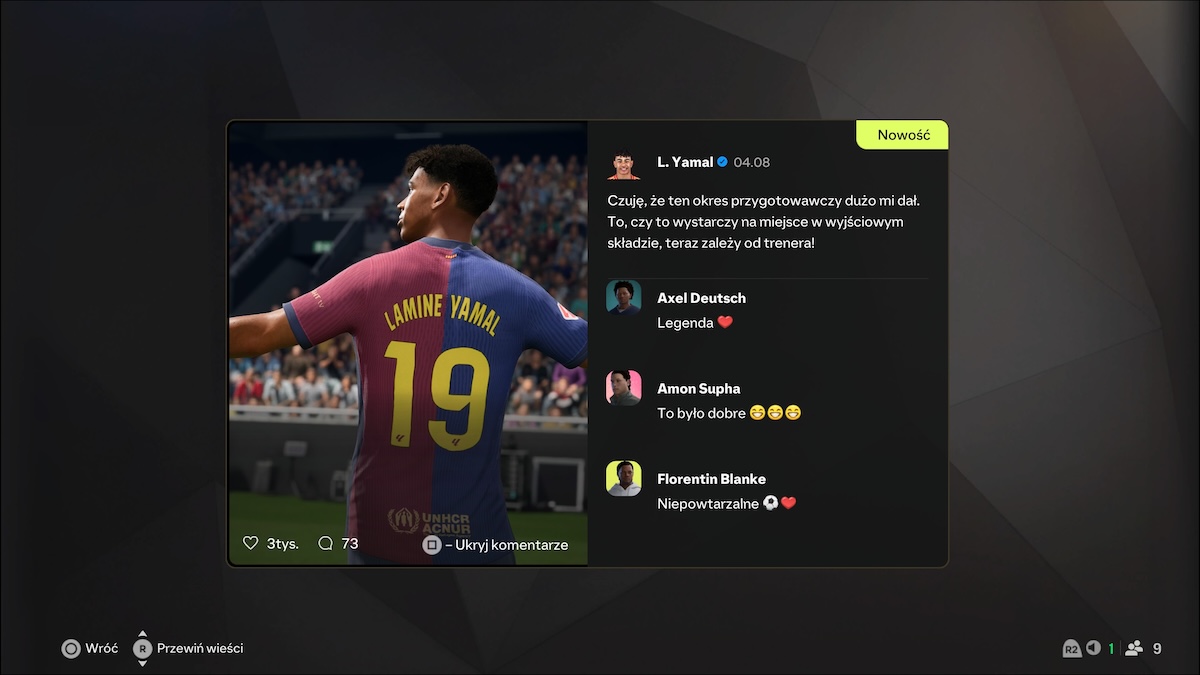Select Florentin Blanke's comment avatar

623,478
